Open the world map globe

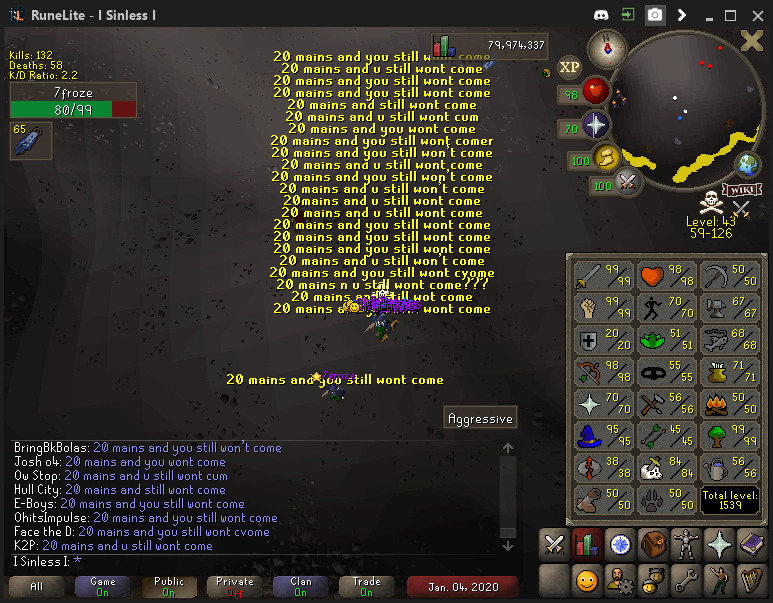coord(748,165)
